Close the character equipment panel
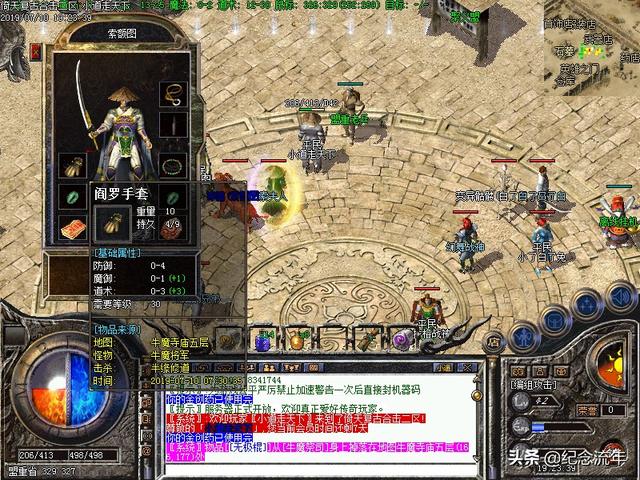This screenshot has width=640, height=480. click(x=37, y=51)
